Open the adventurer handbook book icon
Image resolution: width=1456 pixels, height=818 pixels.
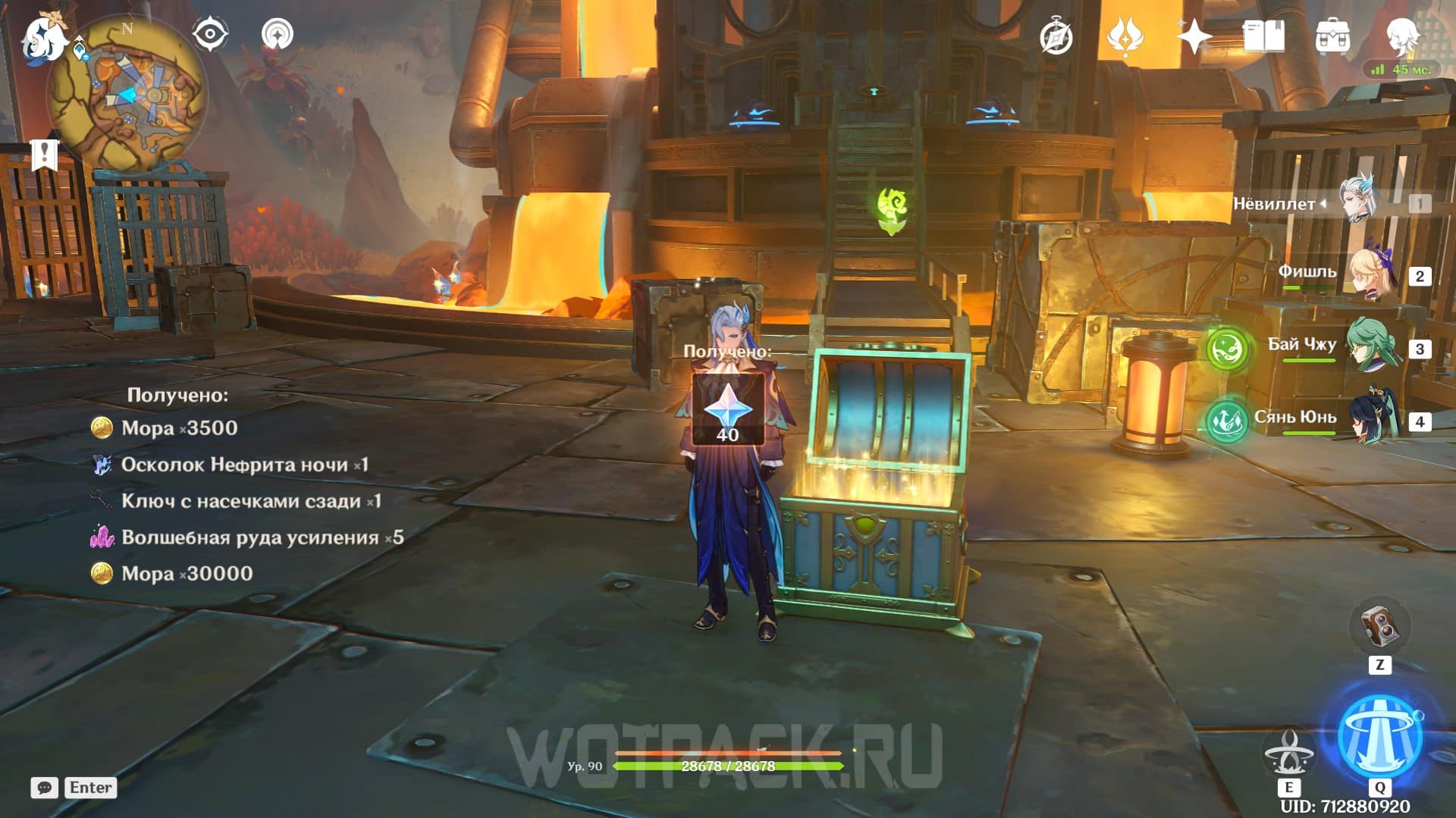pyautogui.click(x=1263, y=36)
